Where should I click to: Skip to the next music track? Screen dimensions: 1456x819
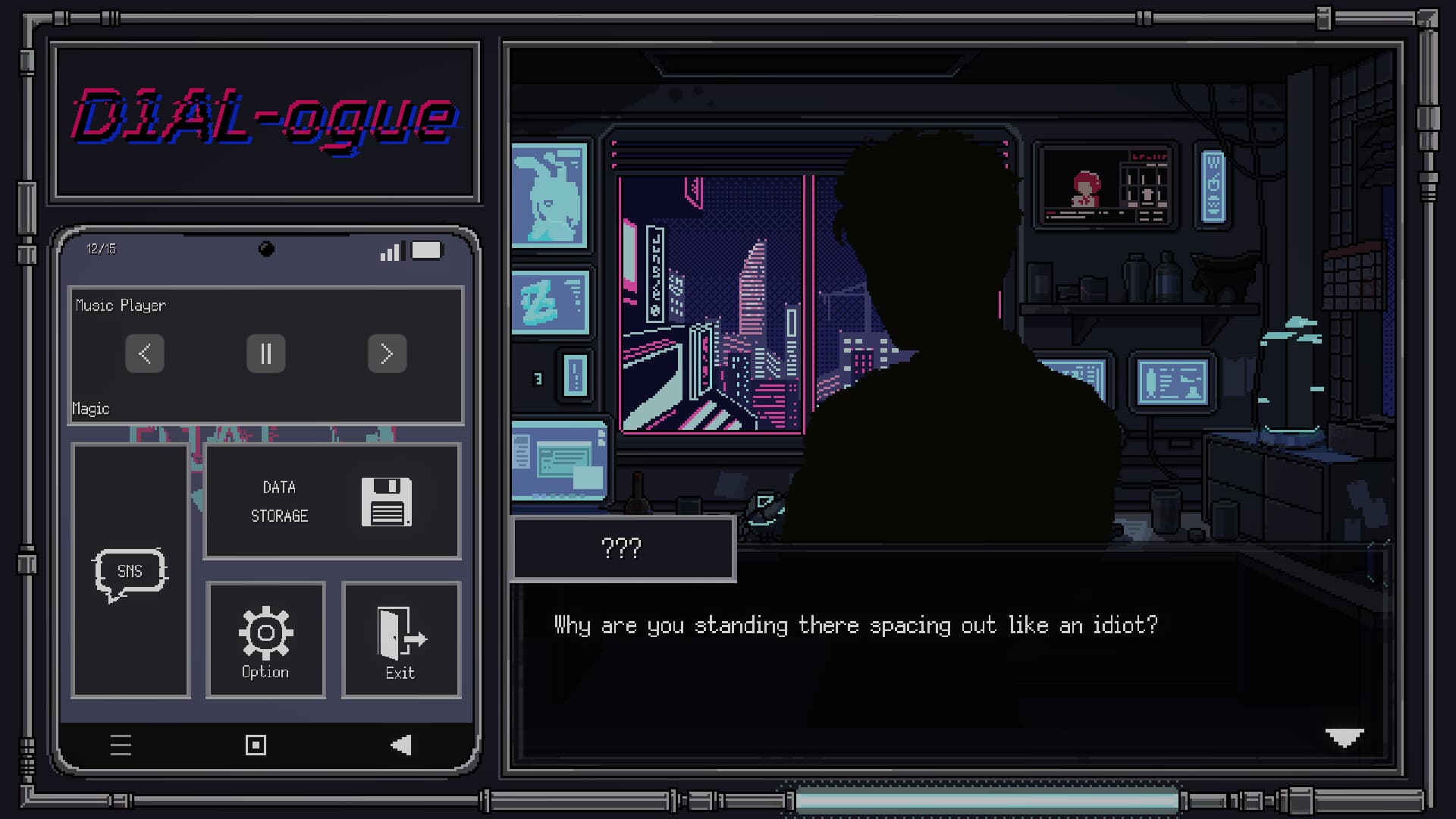pyautogui.click(x=388, y=353)
